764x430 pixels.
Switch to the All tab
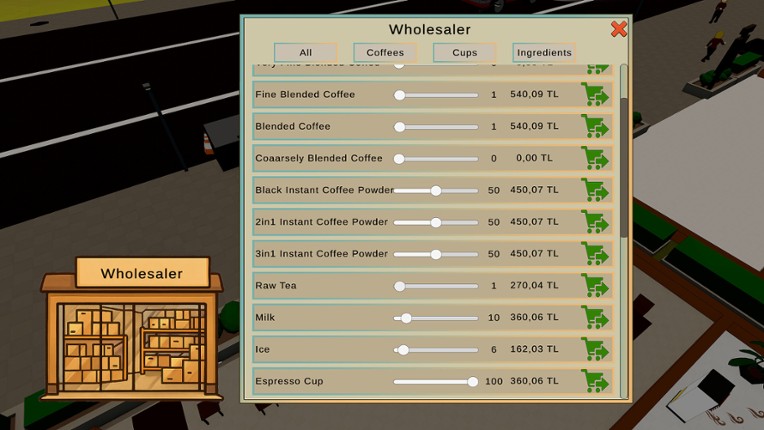[x=305, y=52]
